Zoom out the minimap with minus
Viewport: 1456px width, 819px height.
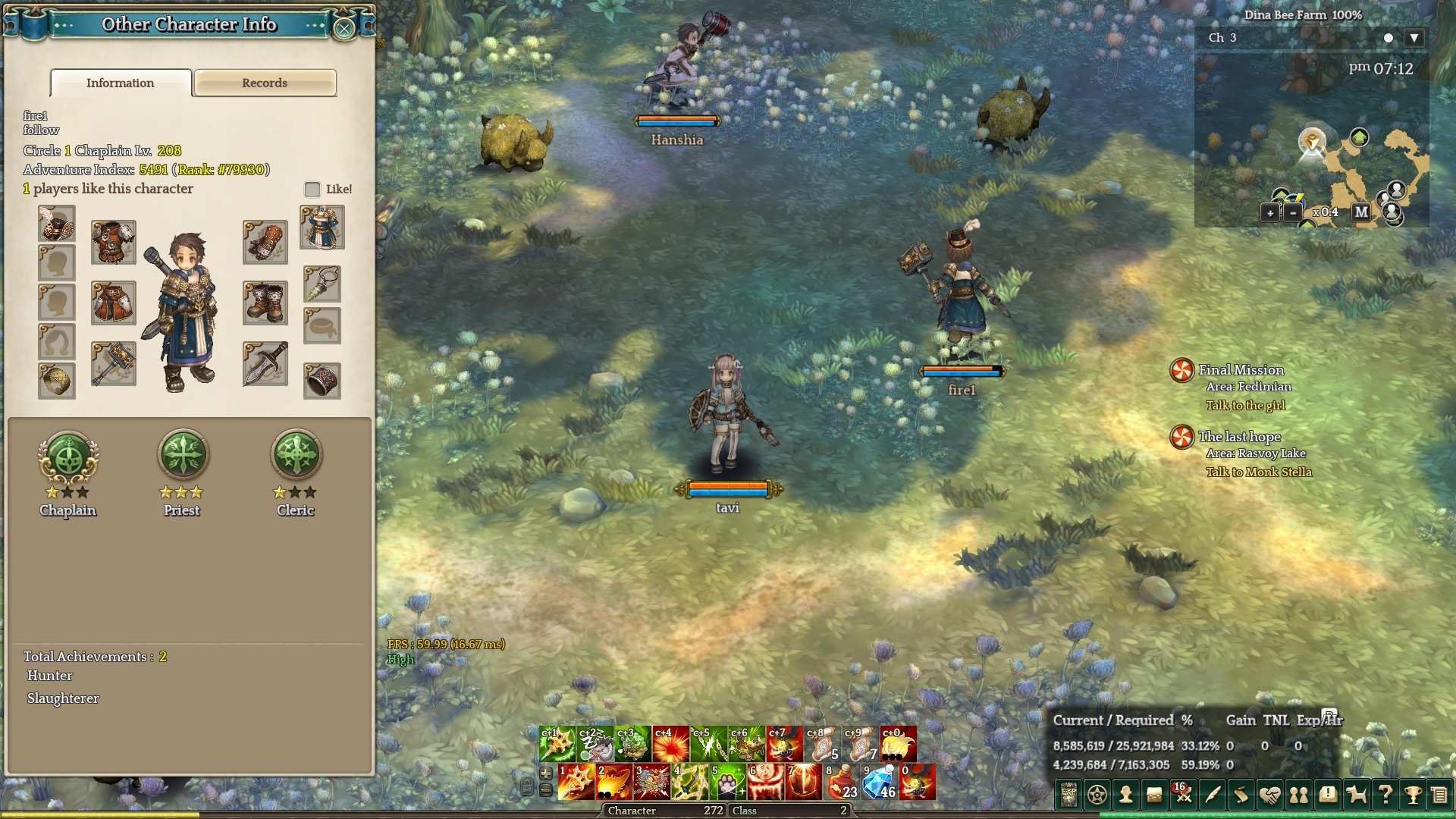click(x=1293, y=213)
